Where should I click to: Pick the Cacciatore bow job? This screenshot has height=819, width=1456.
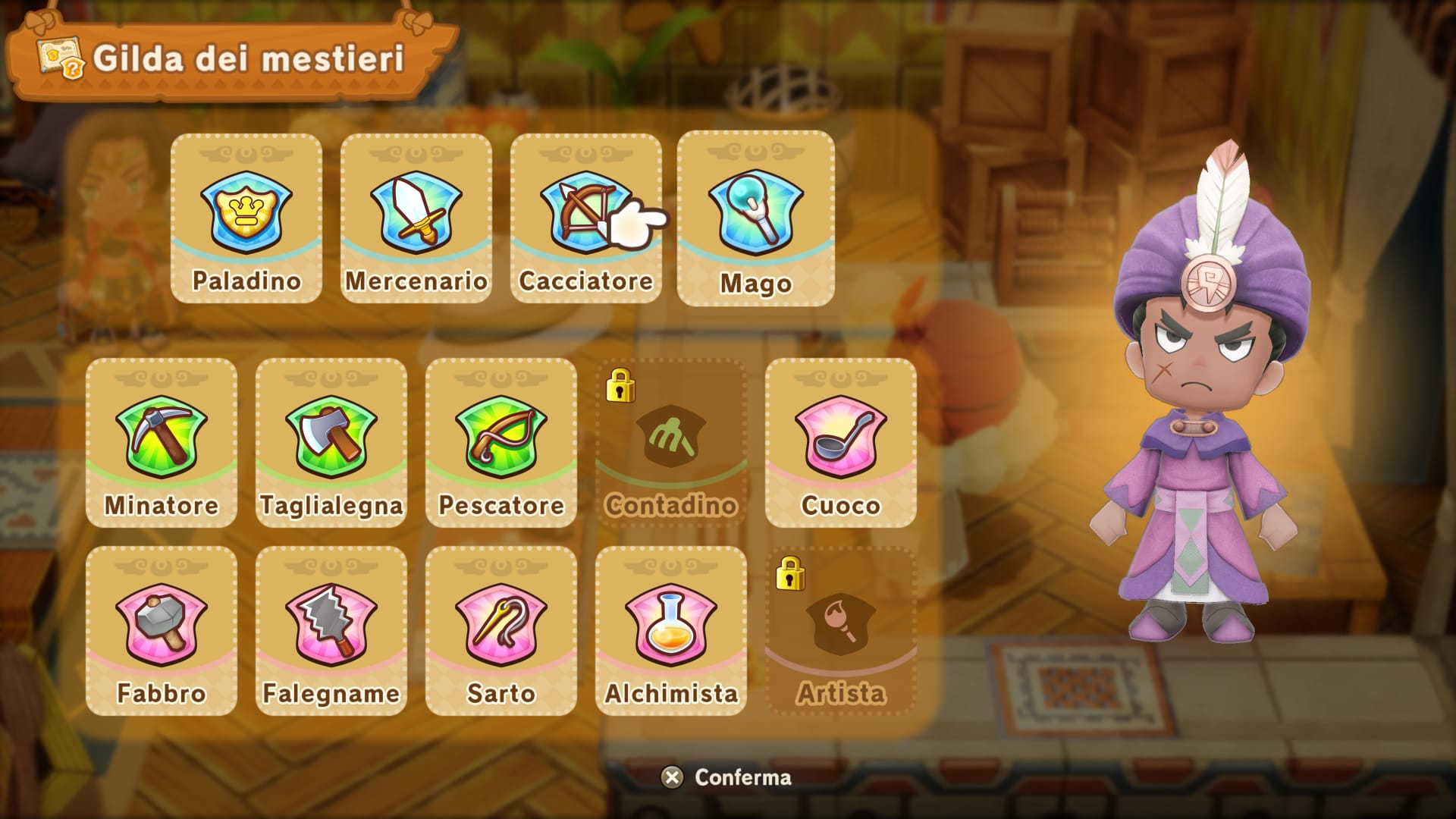pyautogui.click(x=585, y=218)
